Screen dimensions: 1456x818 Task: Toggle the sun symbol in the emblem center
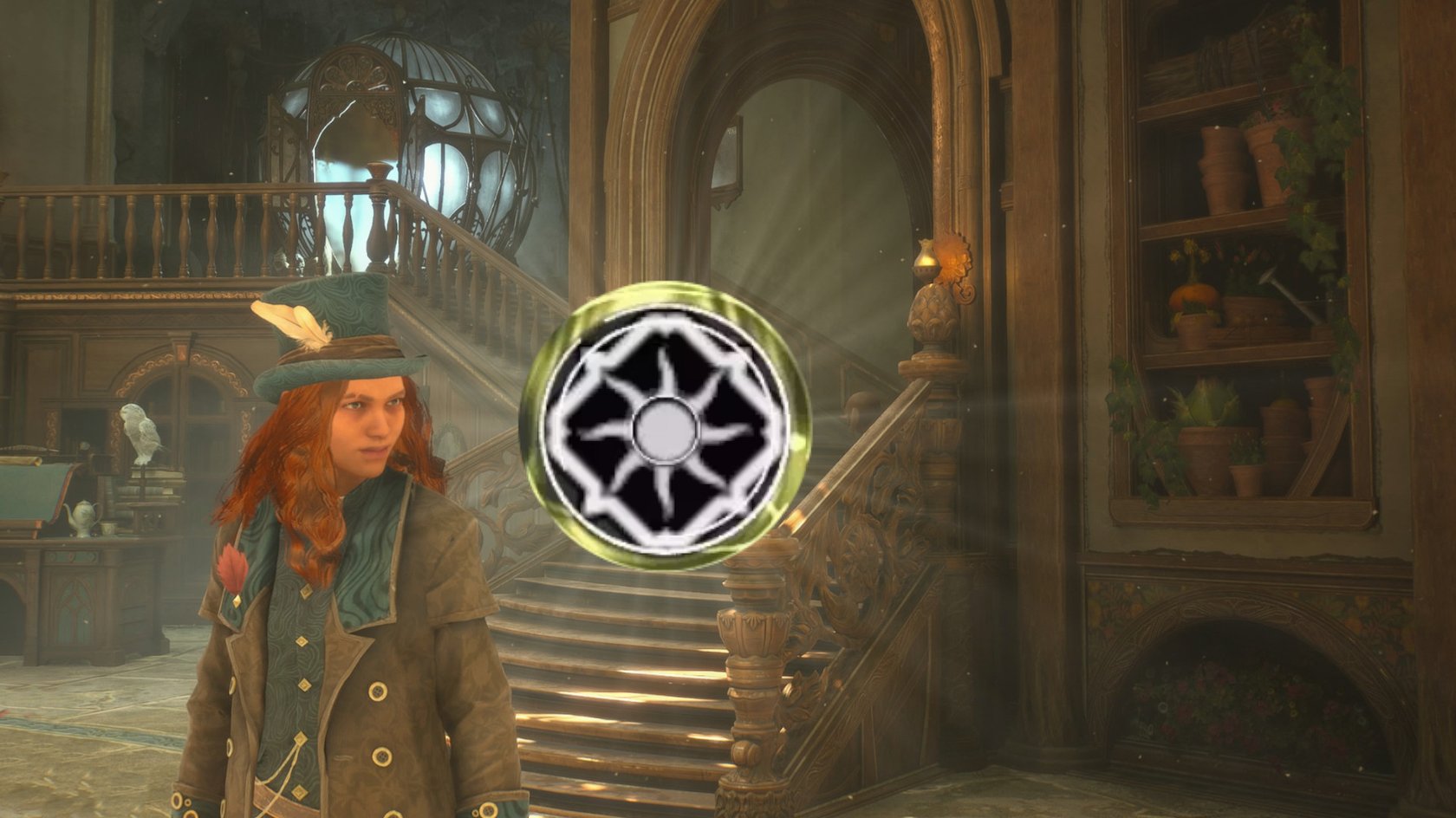(664, 426)
